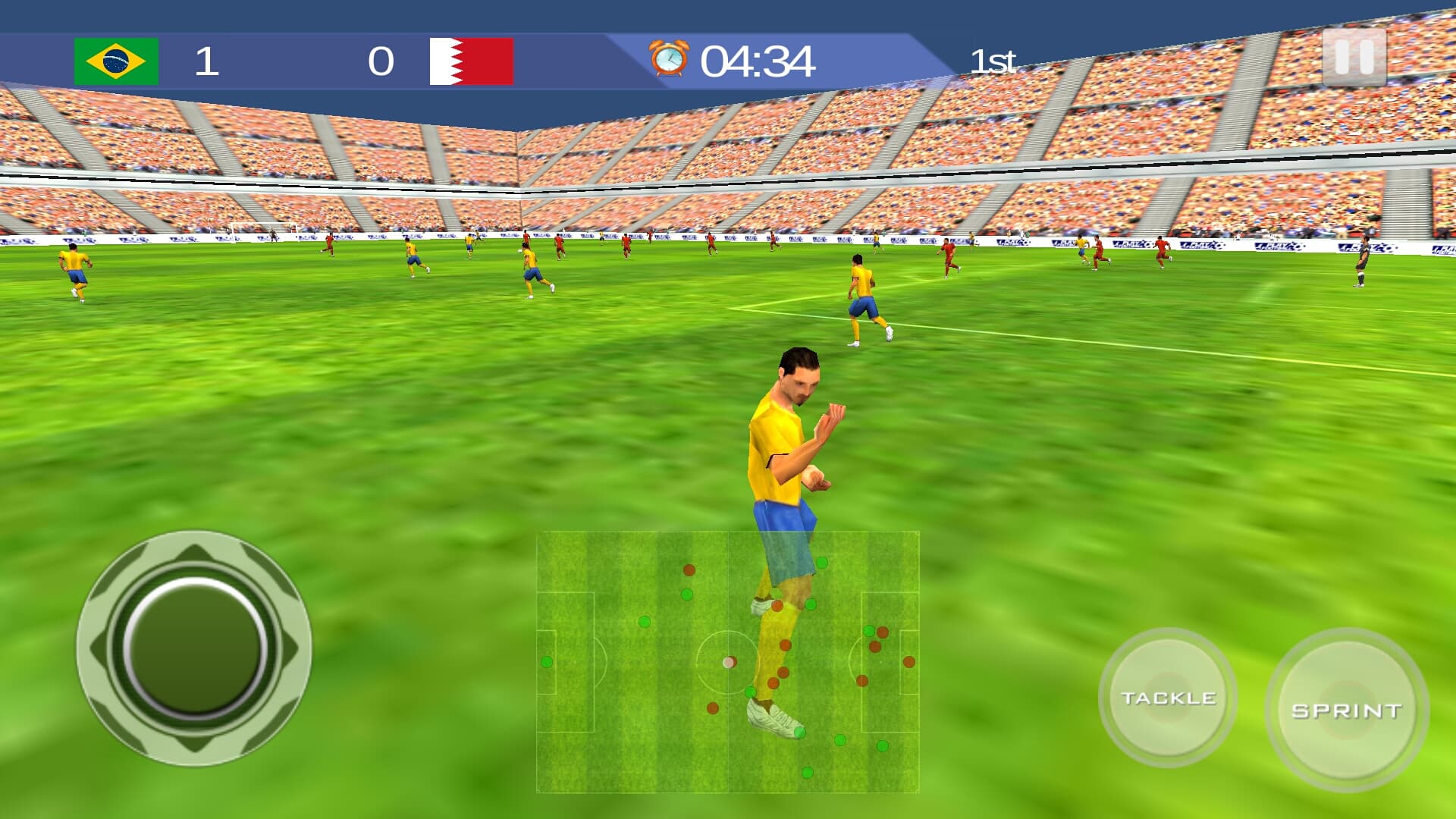Click the alarm clock timer icon
This screenshot has width=1456, height=819.
(667, 57)
